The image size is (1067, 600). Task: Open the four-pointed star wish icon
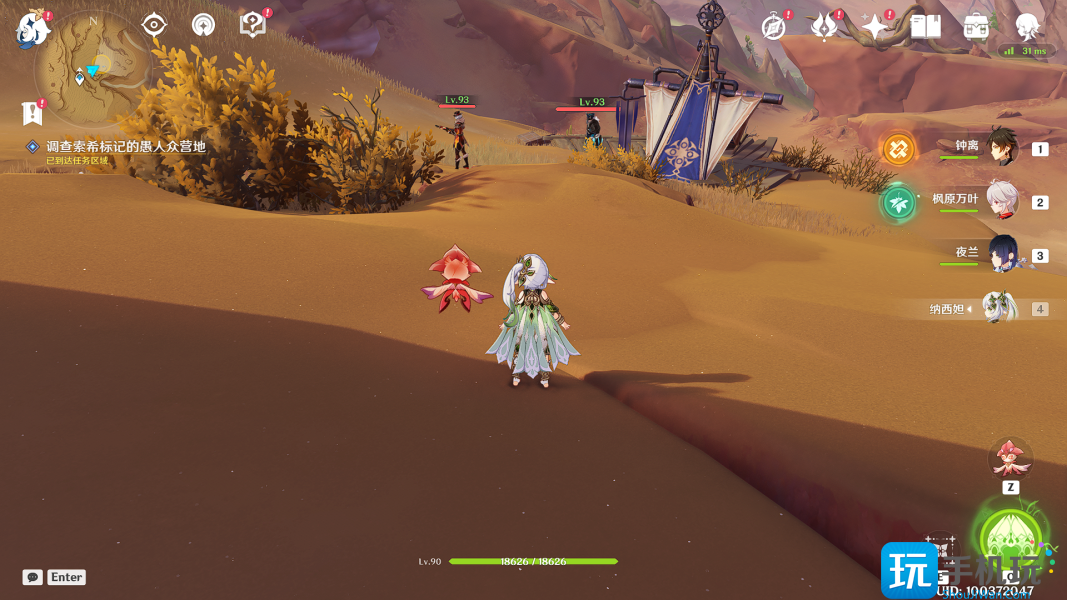coord(875,27)
